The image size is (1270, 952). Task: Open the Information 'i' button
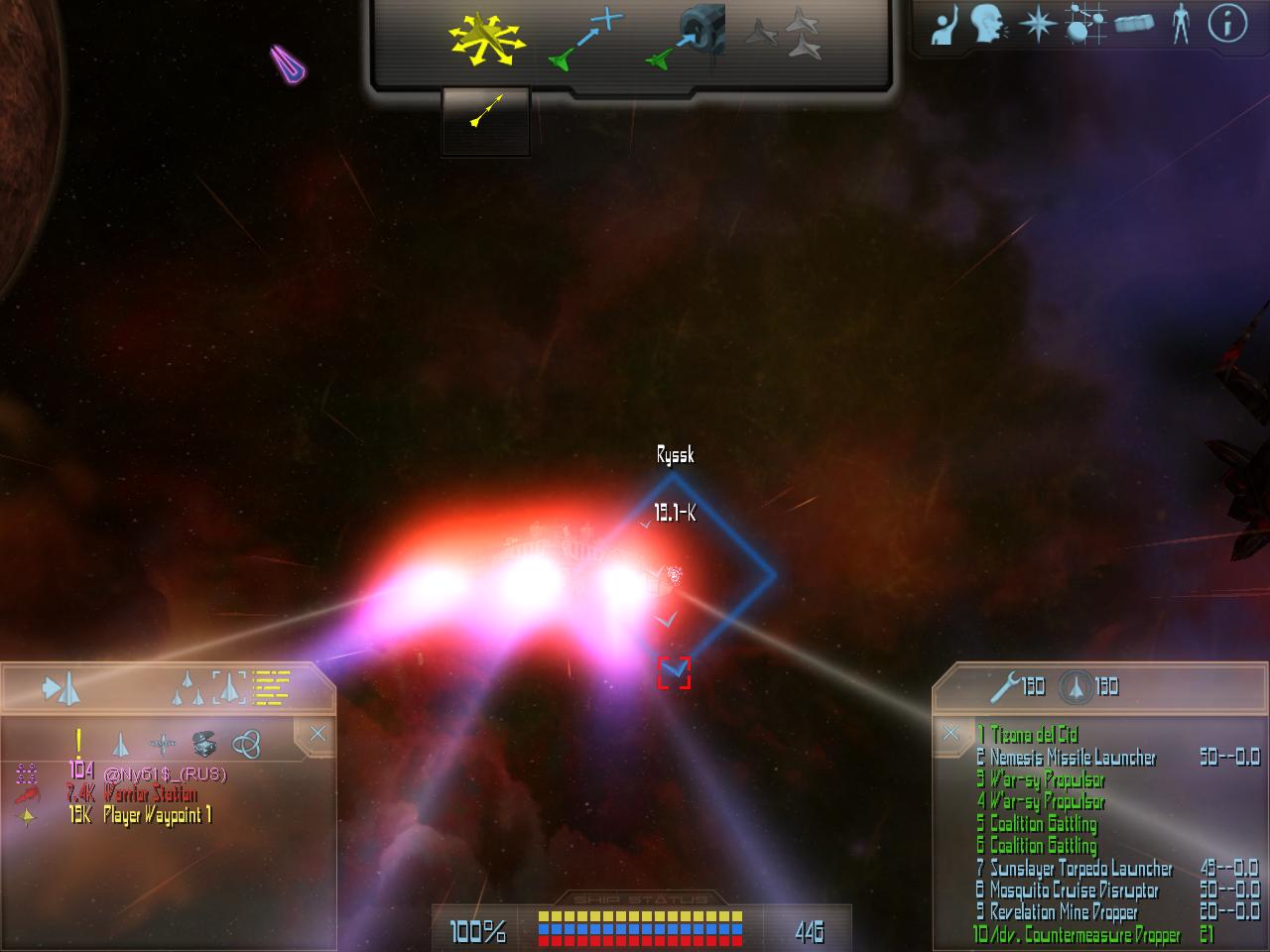[x=1226, y=25]
